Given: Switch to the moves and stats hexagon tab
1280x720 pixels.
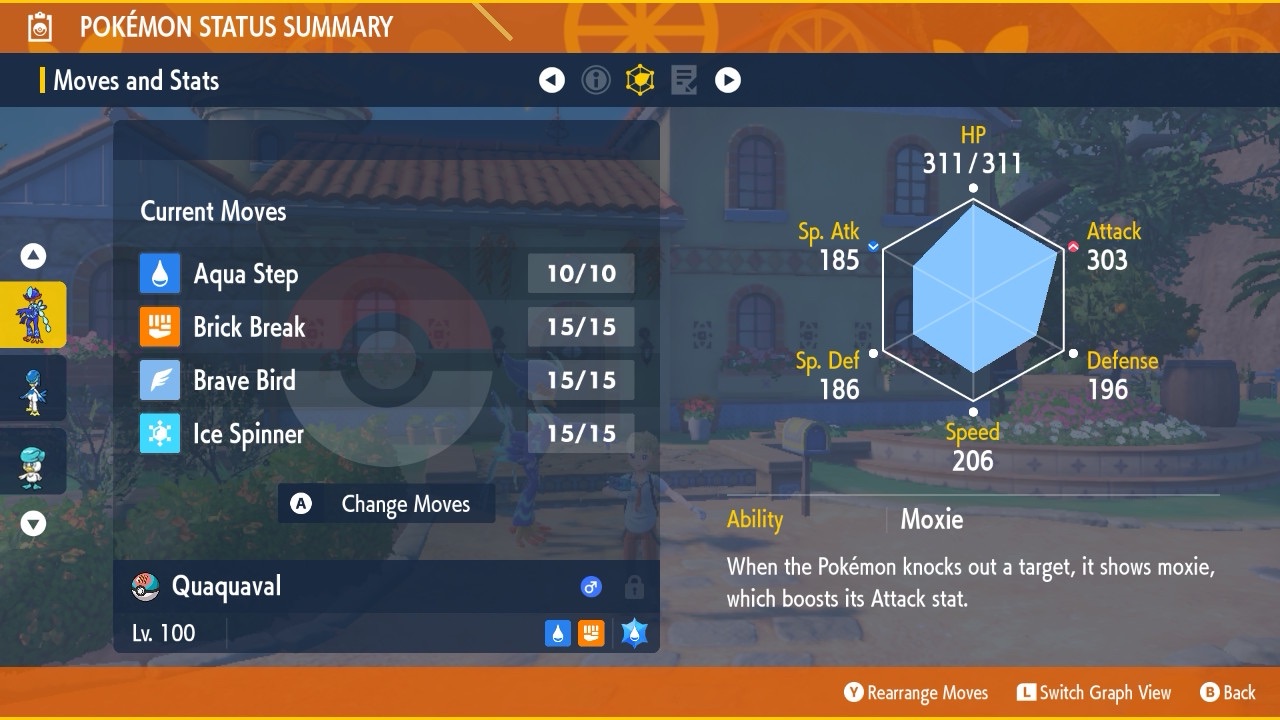Looking at the screenshot, I should [x=640, y=80].
